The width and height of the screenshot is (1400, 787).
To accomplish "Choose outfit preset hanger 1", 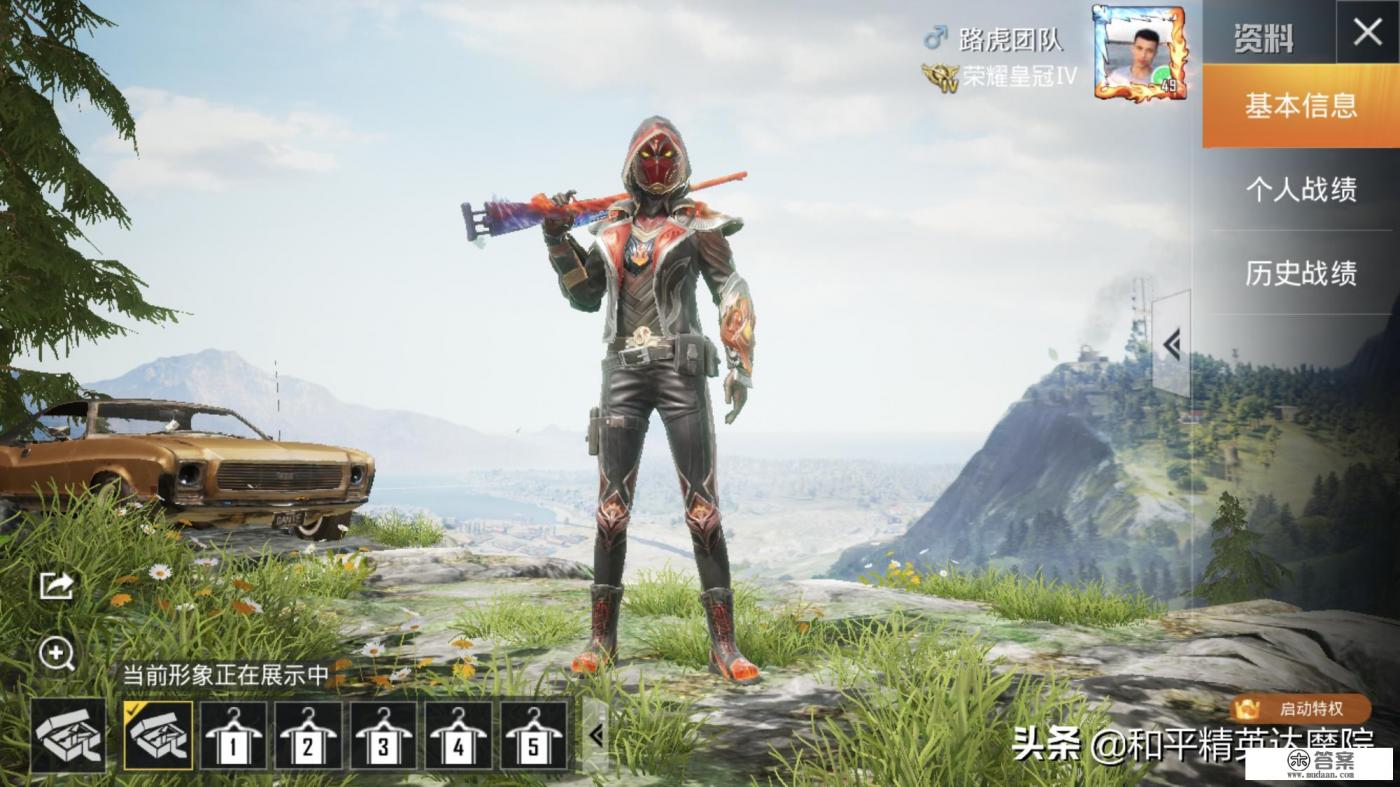I will [x=234, y=735].
